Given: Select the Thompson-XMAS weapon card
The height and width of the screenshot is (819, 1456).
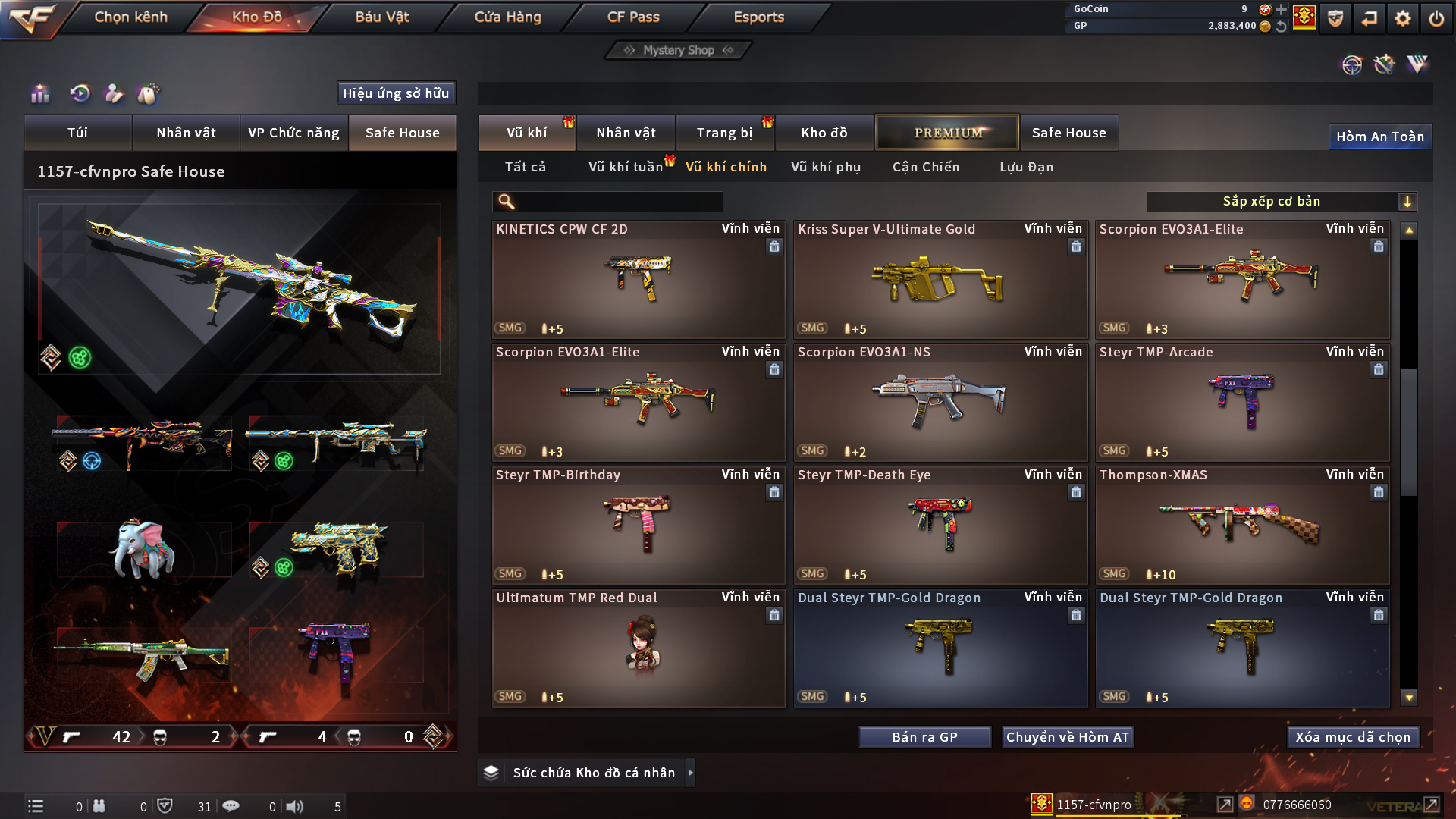Looking at the screenshot, I should [1242, 525].
